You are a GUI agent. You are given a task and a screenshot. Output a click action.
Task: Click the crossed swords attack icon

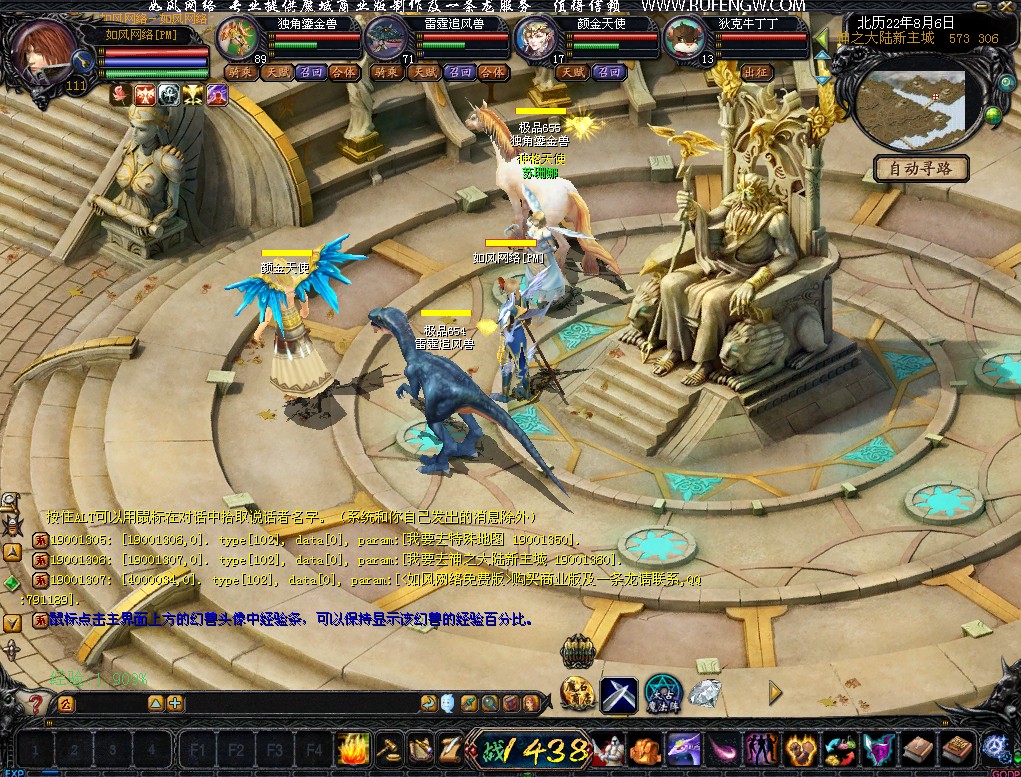619,692
